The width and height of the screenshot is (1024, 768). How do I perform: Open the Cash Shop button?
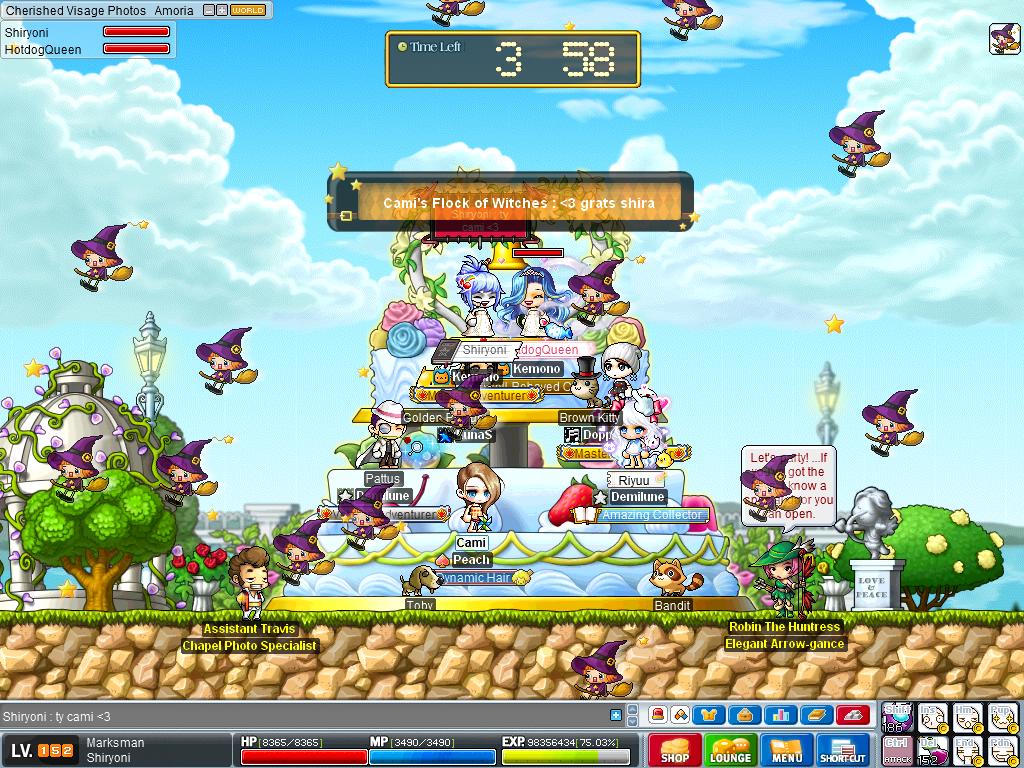pos(674,750)
